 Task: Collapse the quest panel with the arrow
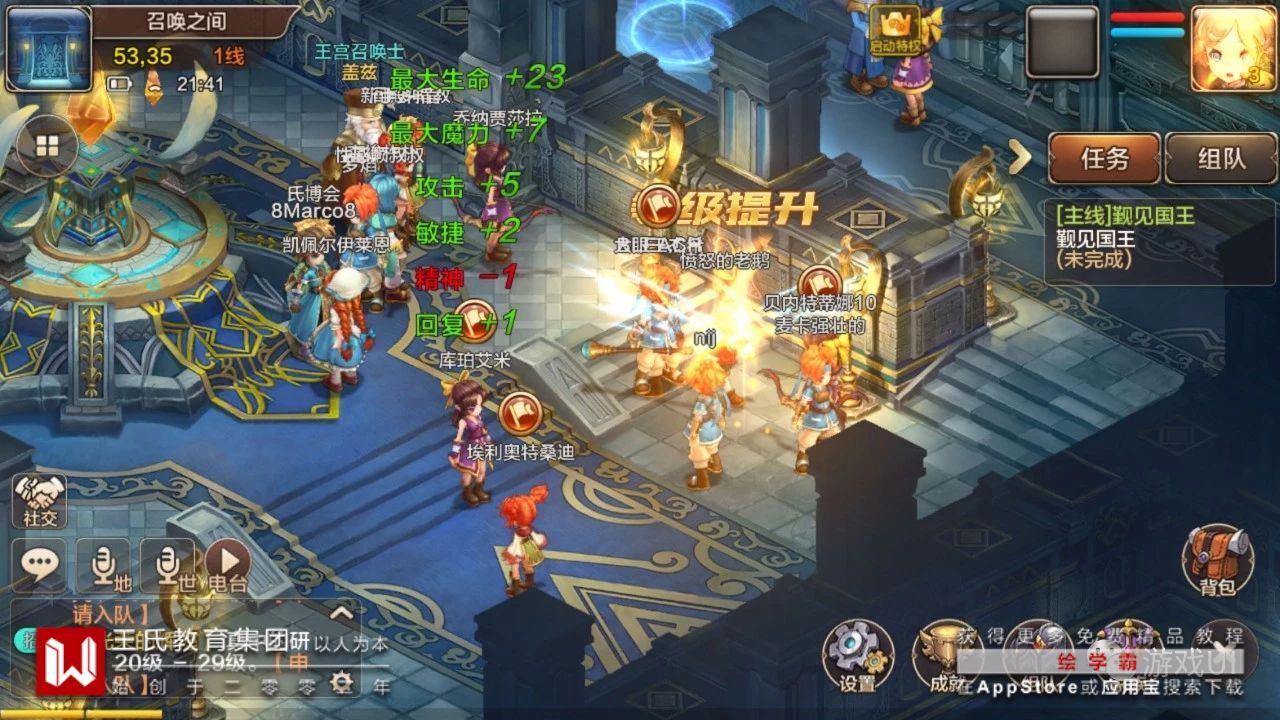coord(1020,157)
